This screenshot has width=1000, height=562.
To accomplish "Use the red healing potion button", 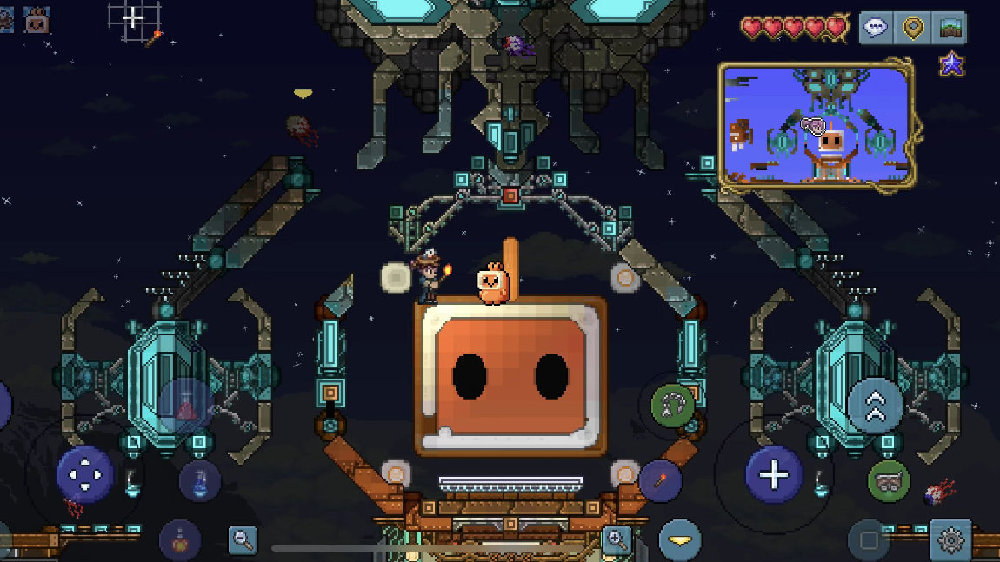I will pyautogui.click(x=186, y=405).
